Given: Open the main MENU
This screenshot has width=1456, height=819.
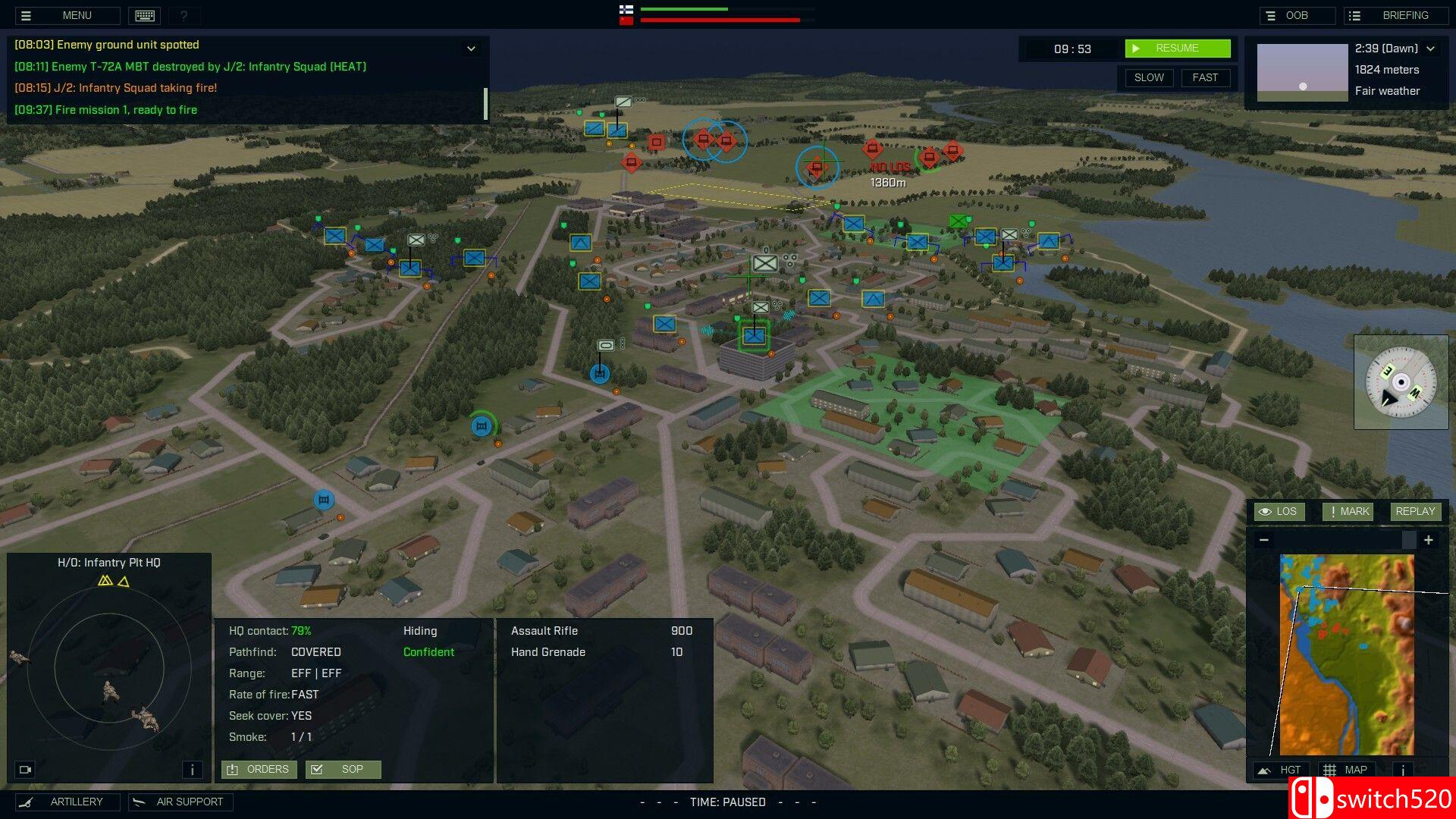Looking at the screenshot, I should (x=67, y=15).
